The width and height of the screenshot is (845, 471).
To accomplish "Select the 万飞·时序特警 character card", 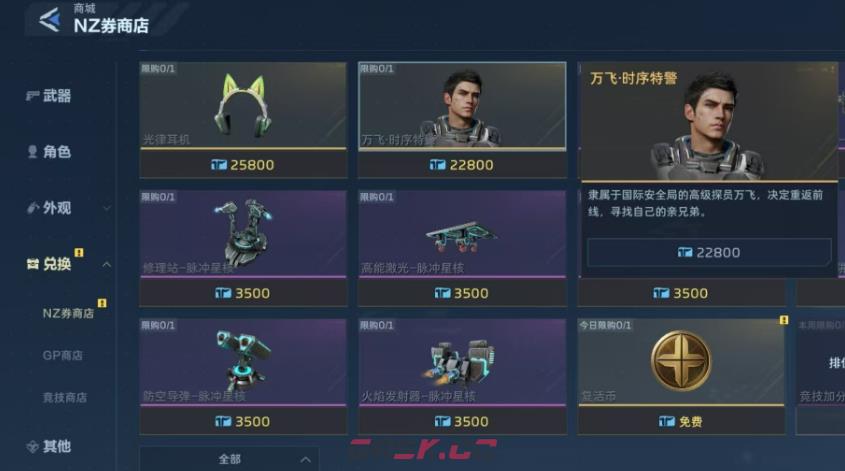I will pos(462,107).
